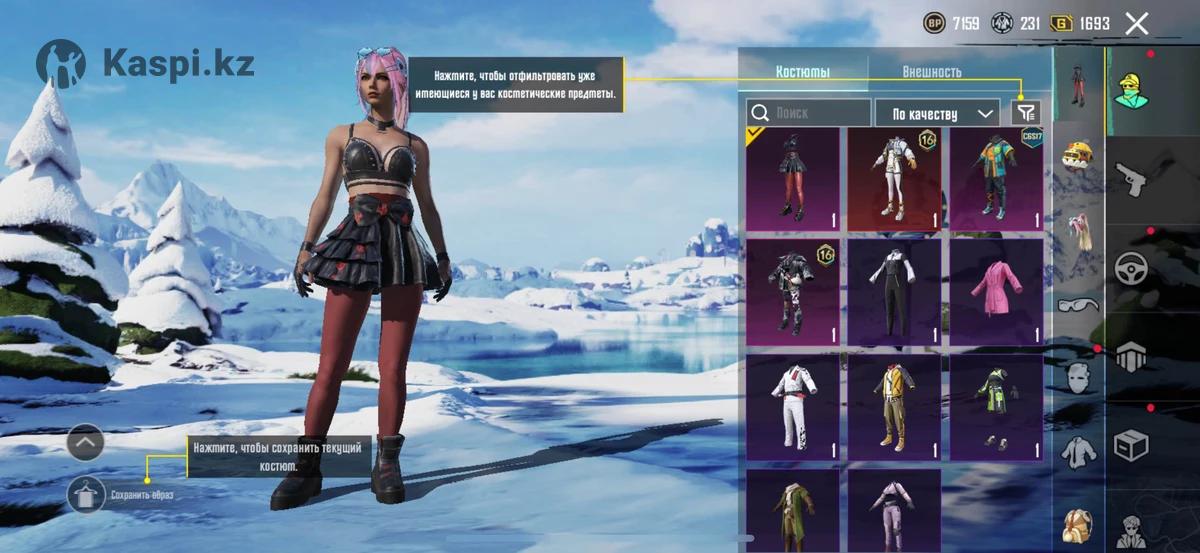Show the backpack subcategory
1200x553 pixels.
pyautogui.click(x=1078, y=524)
